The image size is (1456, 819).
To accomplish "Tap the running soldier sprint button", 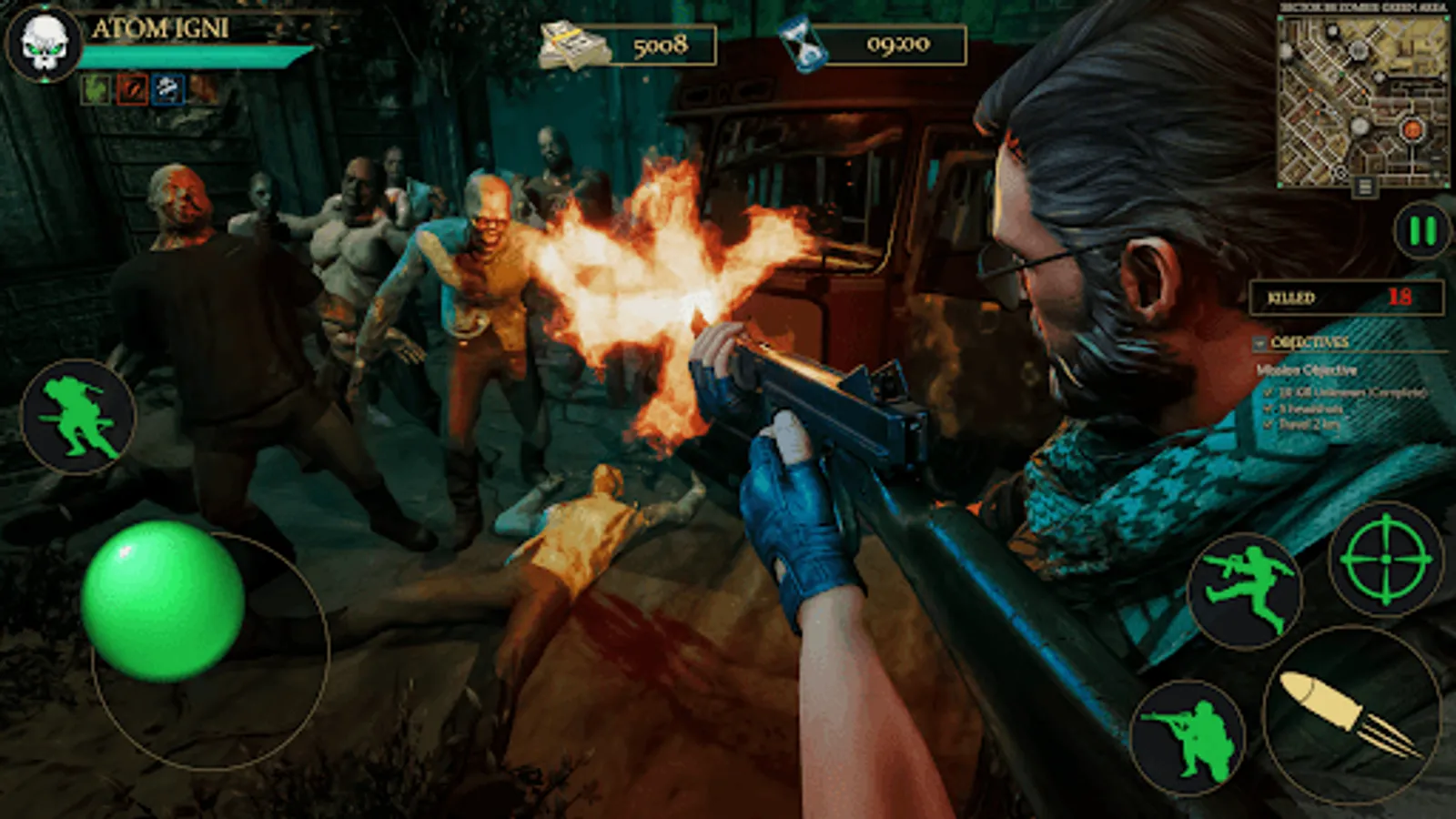I will coord(77,417).
